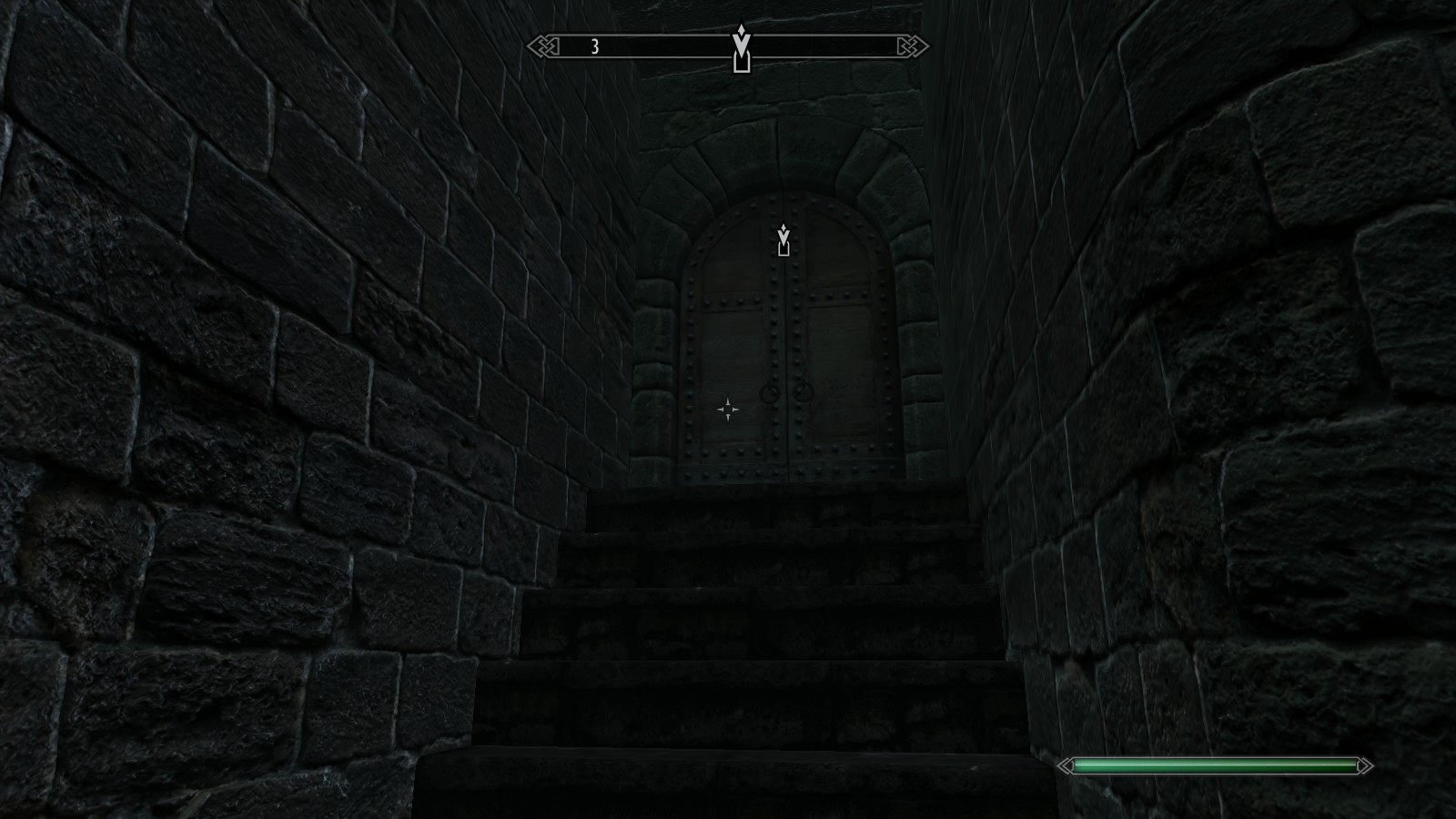This screenshot has height=819, width=1456.
Task: Click the quest marker on the compass bar
Action: click(x=742, y=49)
